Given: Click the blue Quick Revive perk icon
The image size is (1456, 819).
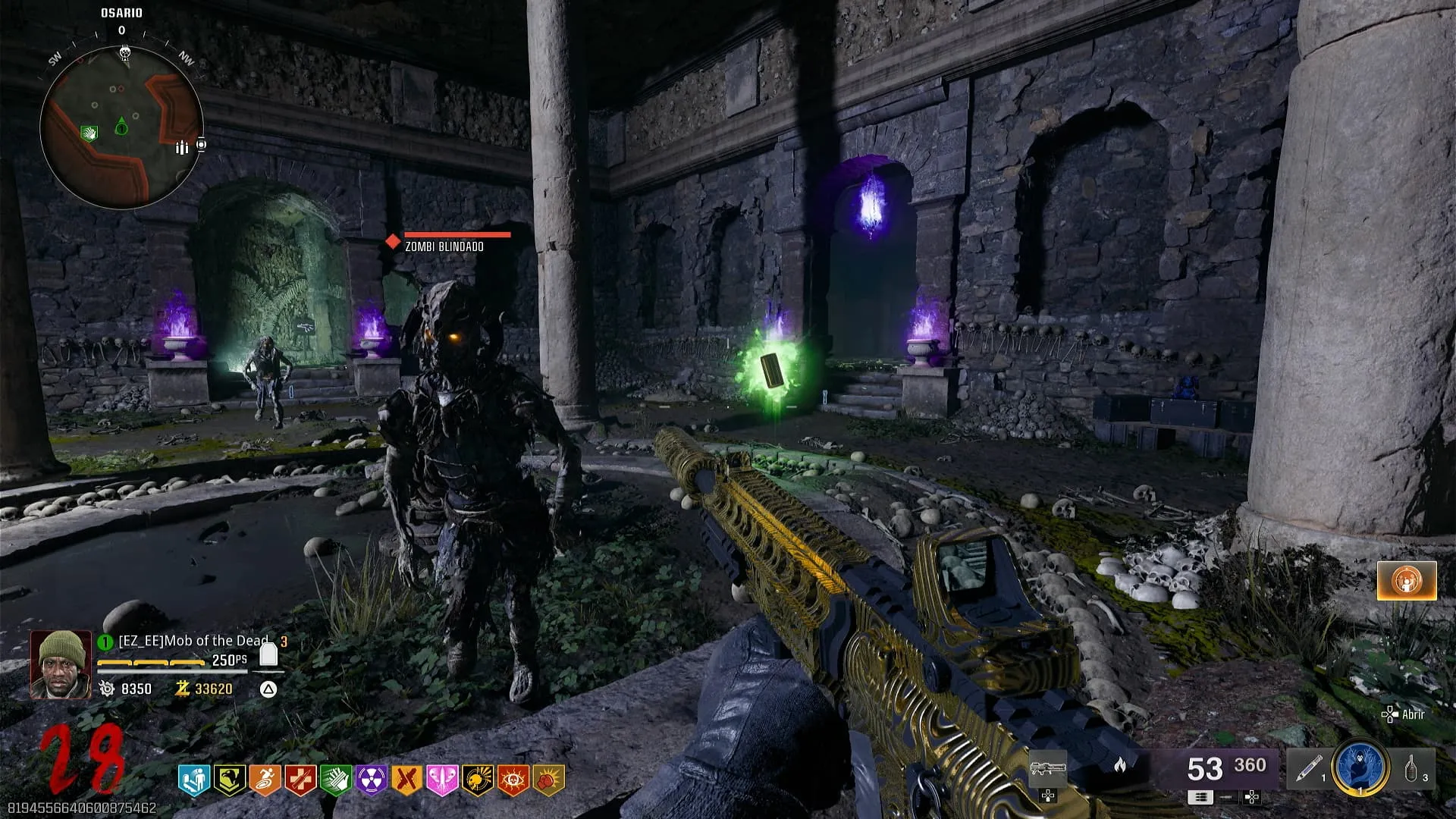Looking at the screenshot, I should point(193,780).
